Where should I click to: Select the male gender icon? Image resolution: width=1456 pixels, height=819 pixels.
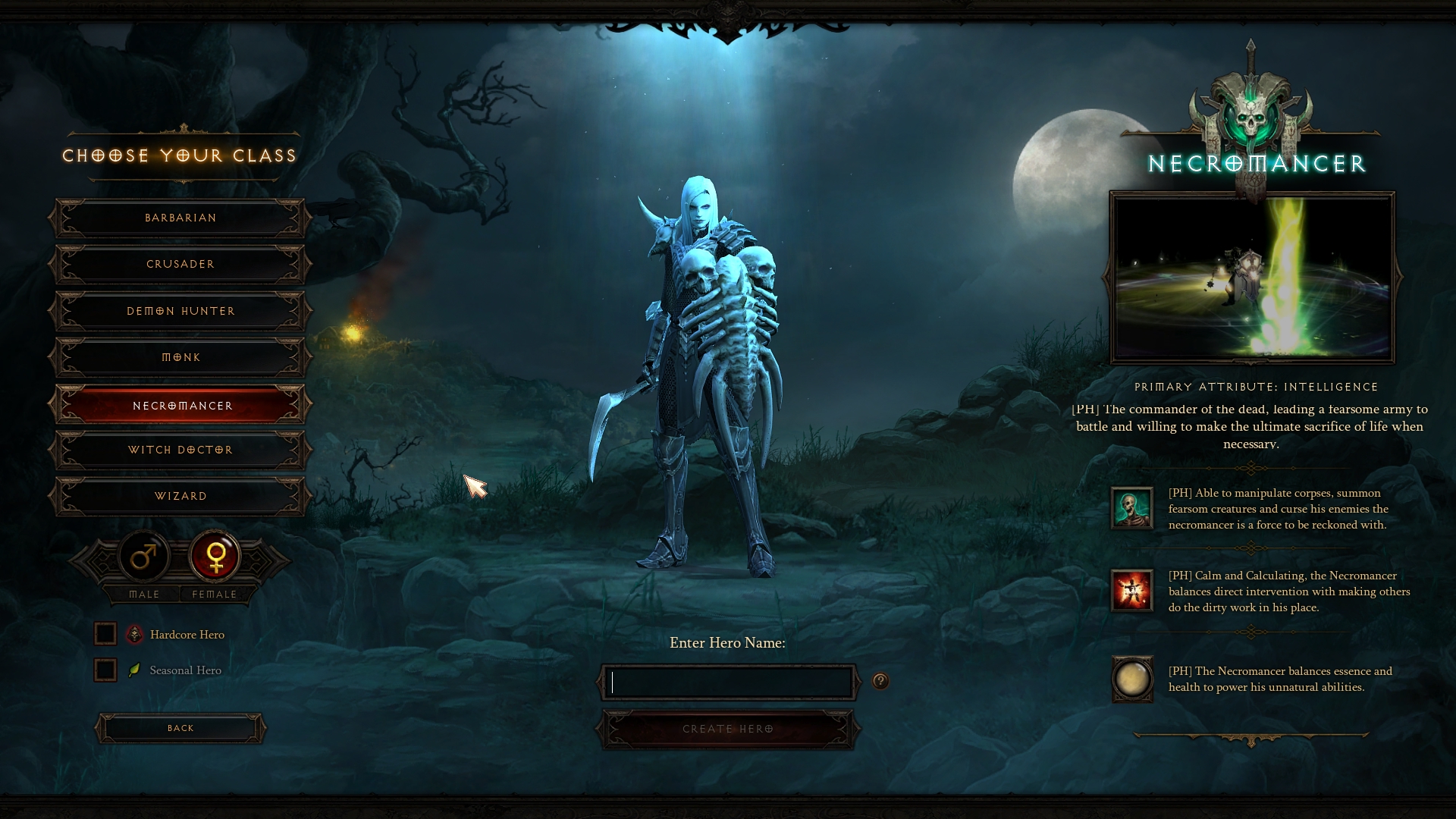(144, 557)
